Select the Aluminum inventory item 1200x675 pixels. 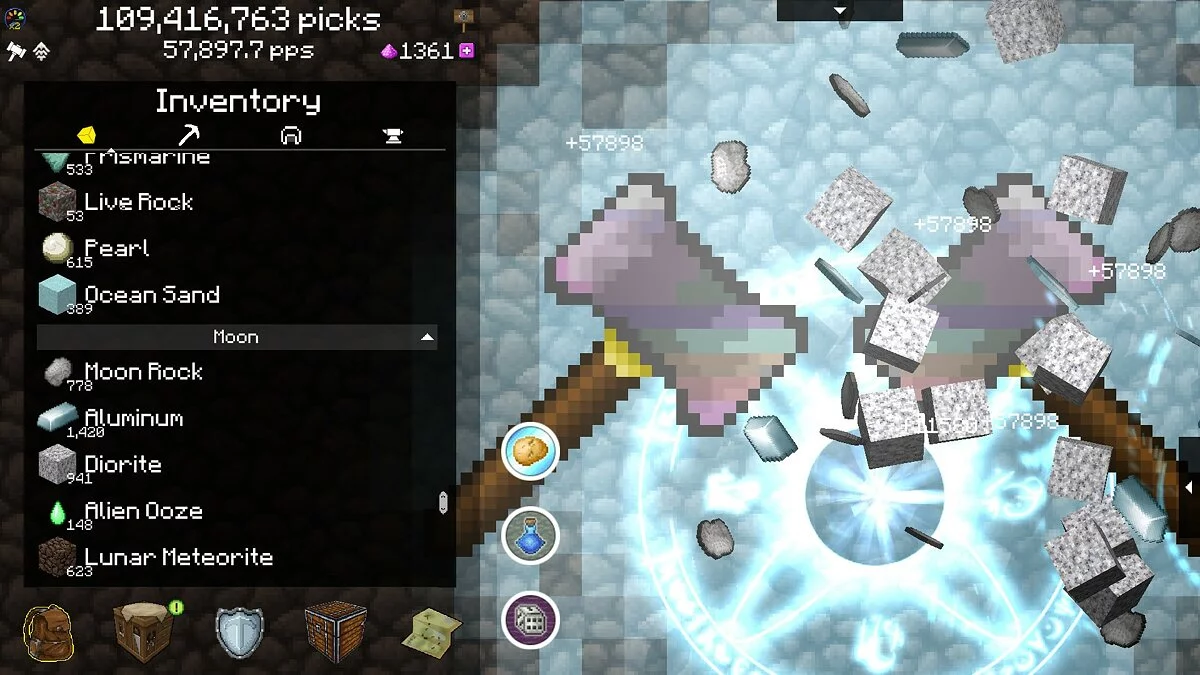pos(133,418)
